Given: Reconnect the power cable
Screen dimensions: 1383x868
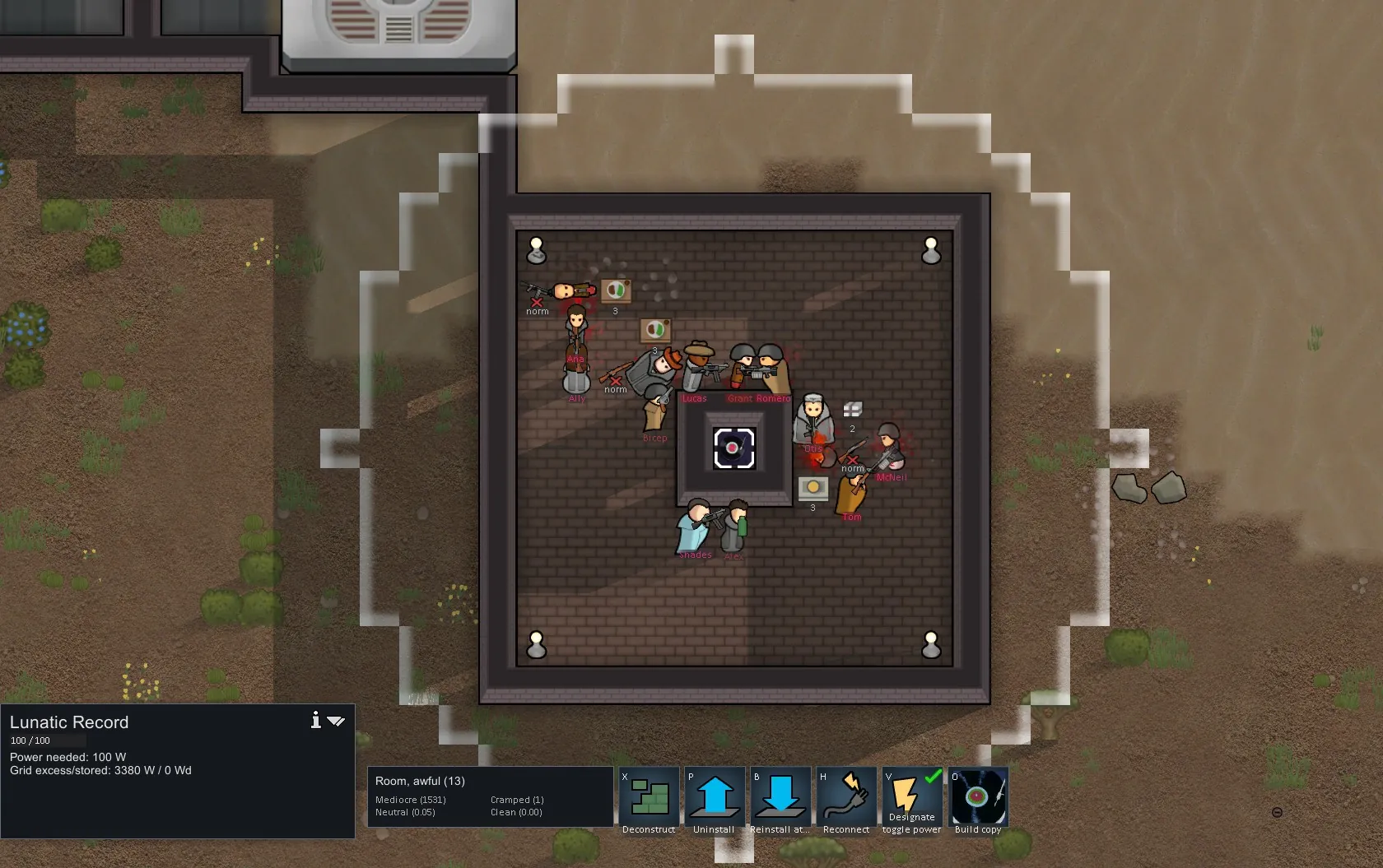Looking at the screenshot, I should (x=846, y=798).
